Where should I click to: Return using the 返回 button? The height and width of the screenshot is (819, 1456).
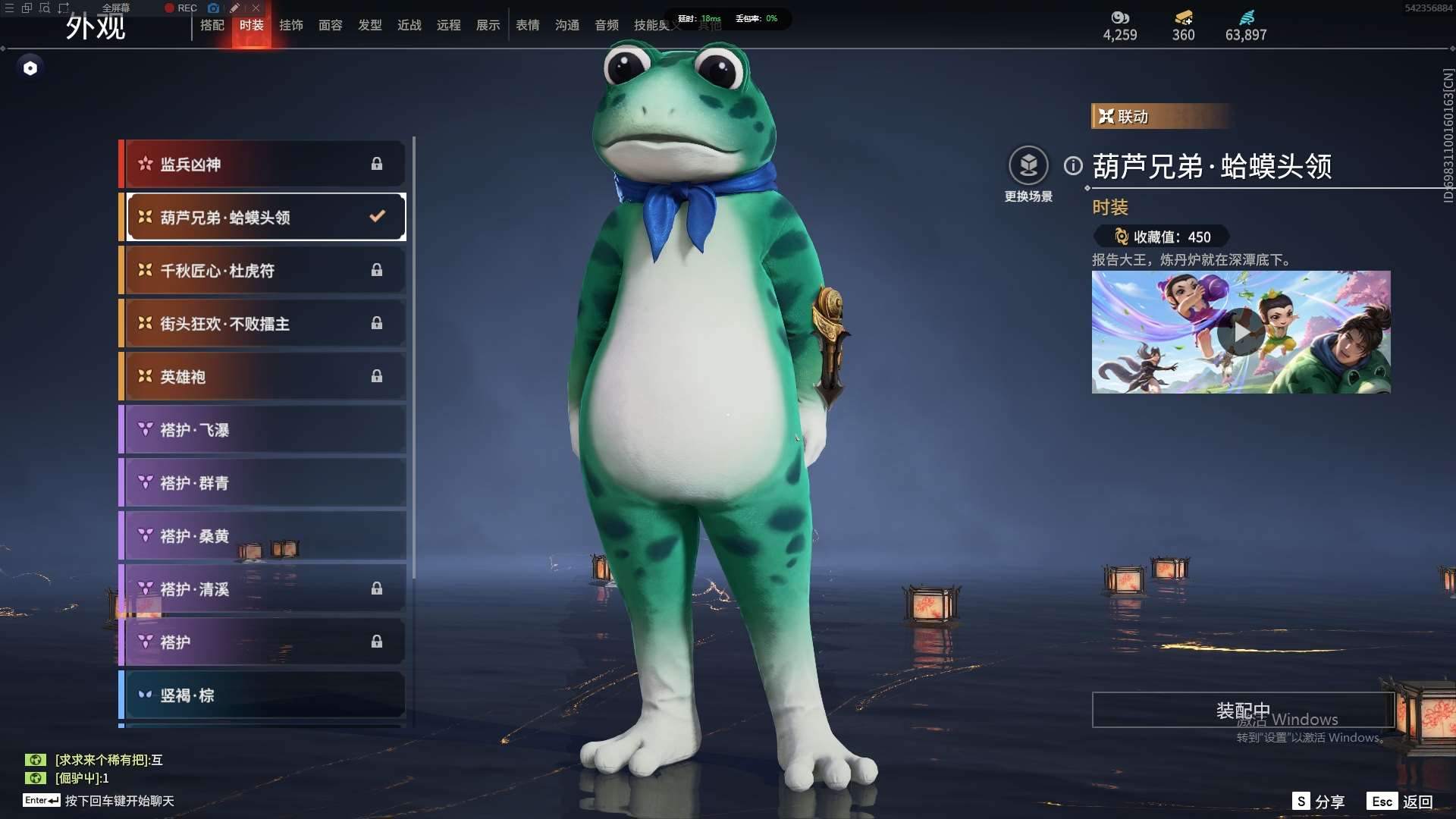tap(1402, 802)
